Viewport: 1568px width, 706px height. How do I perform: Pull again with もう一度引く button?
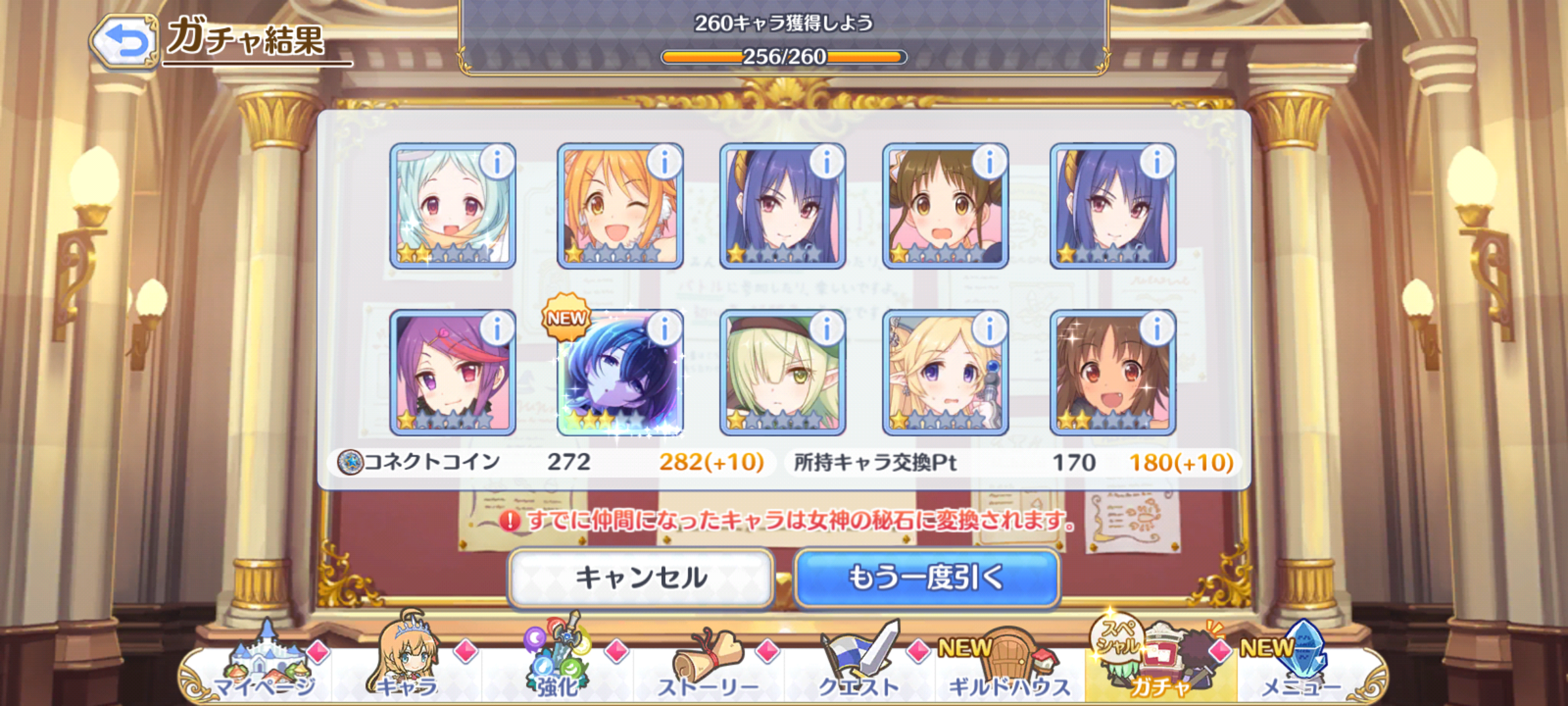coord(926,578)
